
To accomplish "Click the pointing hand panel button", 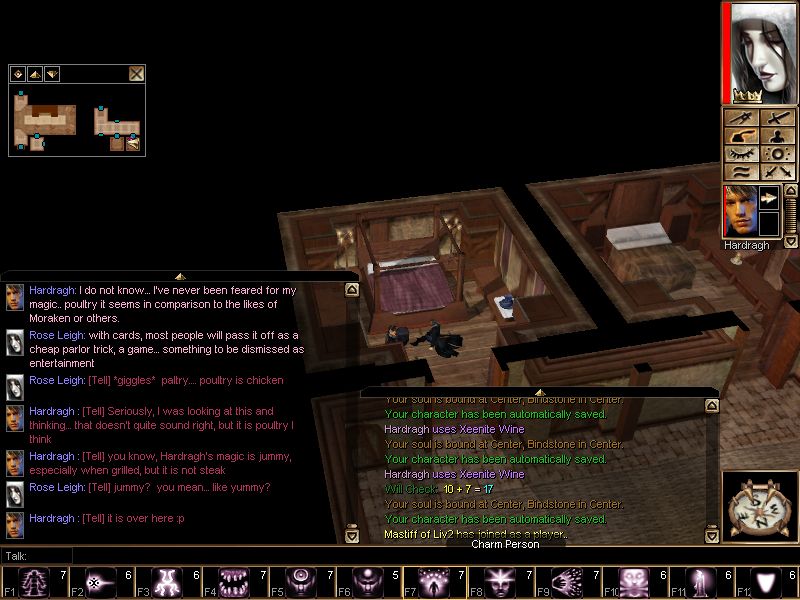I will click(741, 136).
